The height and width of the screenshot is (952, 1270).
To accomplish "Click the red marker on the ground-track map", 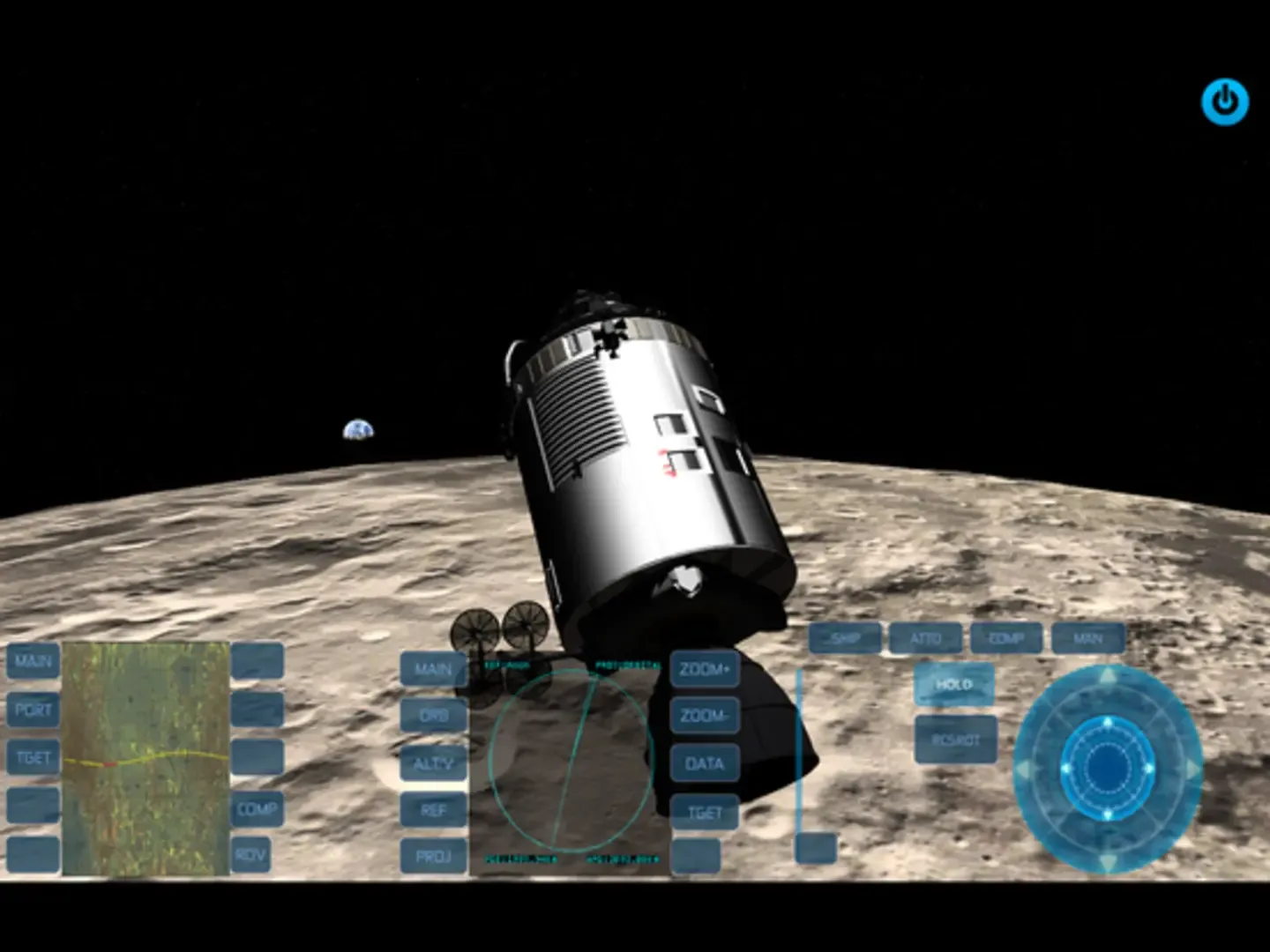I will pos(109,763).
